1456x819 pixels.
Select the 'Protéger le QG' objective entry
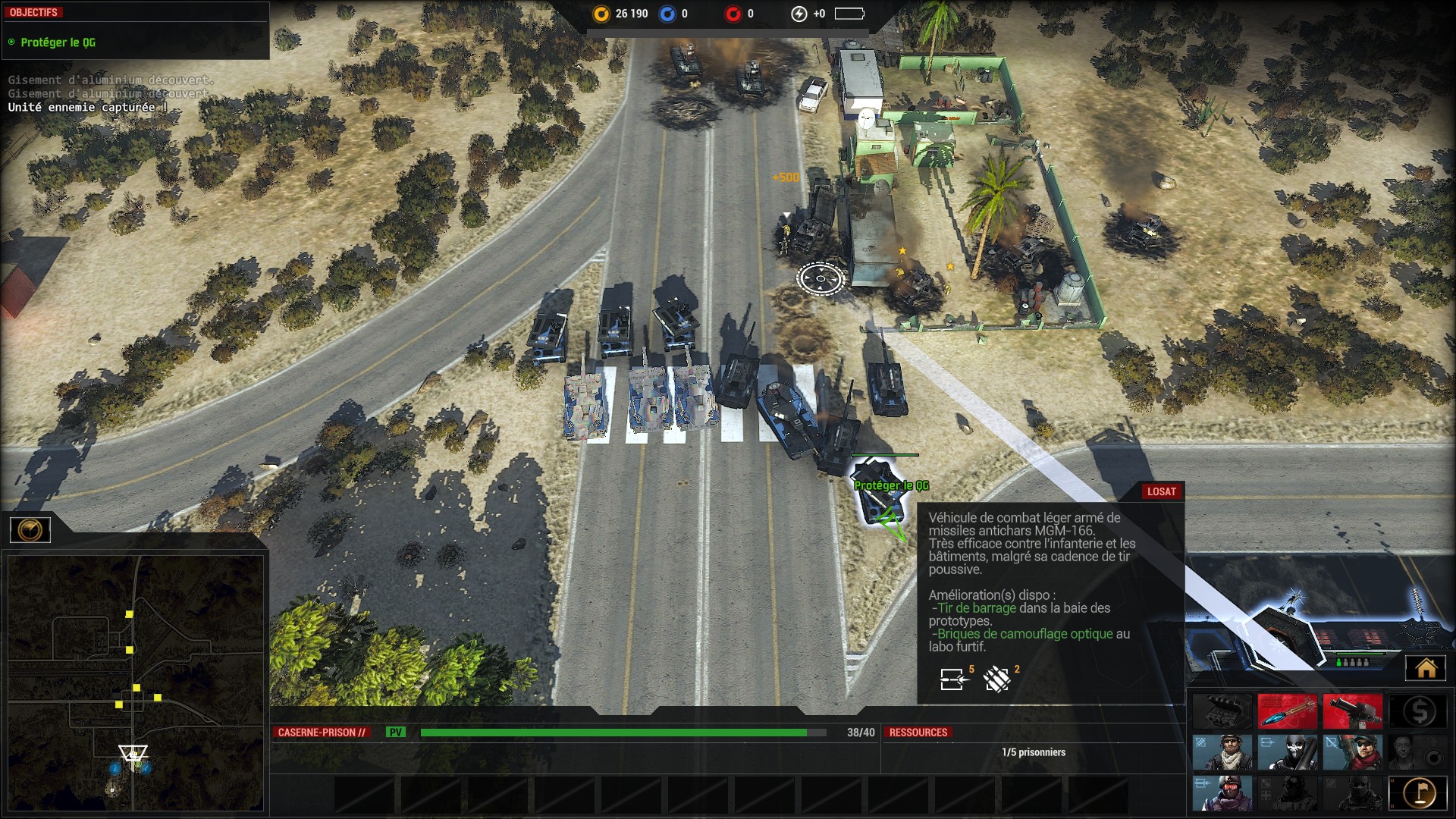click(x=58, y=42)
